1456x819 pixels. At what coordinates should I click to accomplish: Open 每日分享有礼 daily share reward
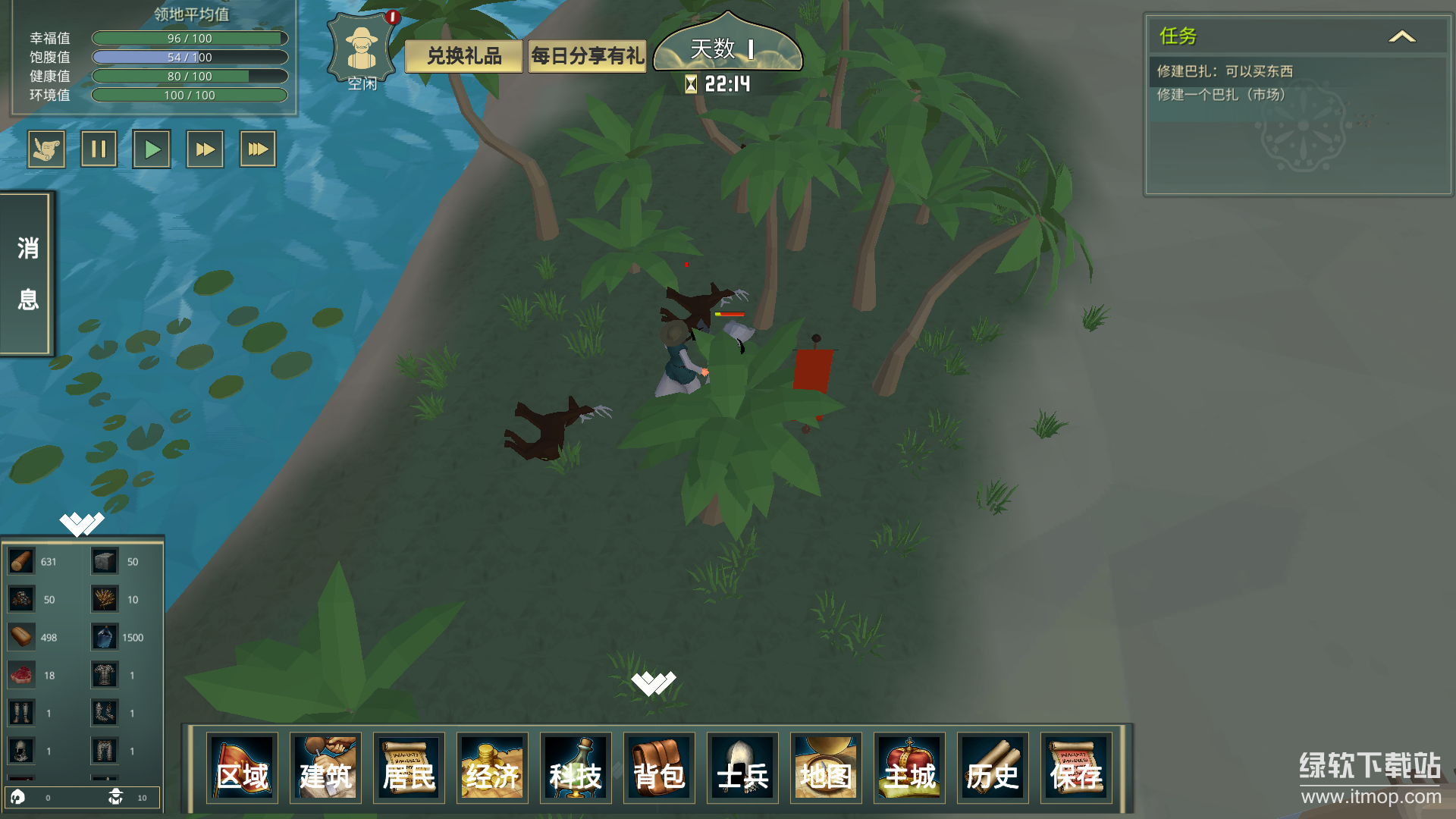click(x=587, y=56)
